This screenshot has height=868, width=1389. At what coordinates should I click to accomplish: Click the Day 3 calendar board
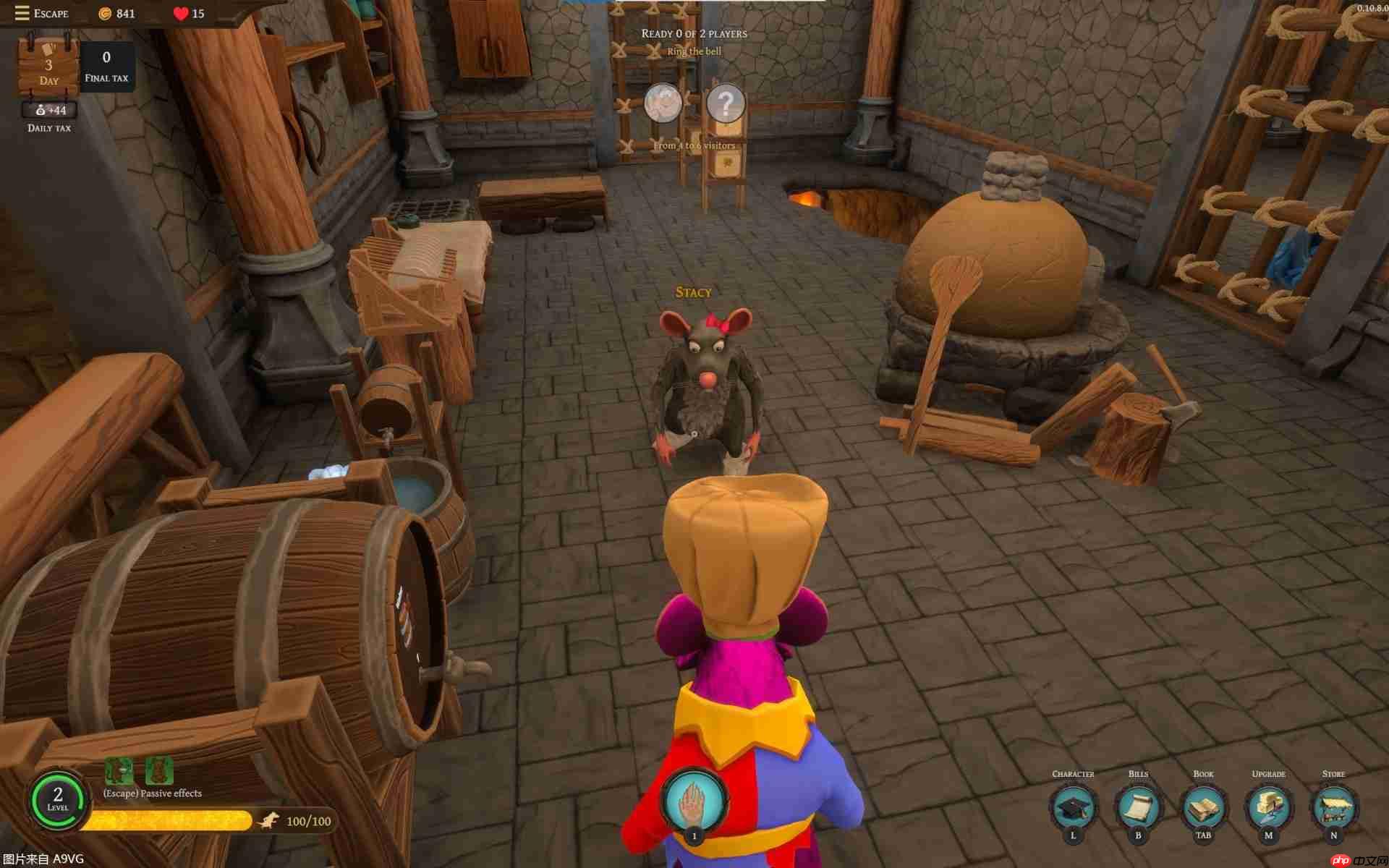click(x=48, y=65)
